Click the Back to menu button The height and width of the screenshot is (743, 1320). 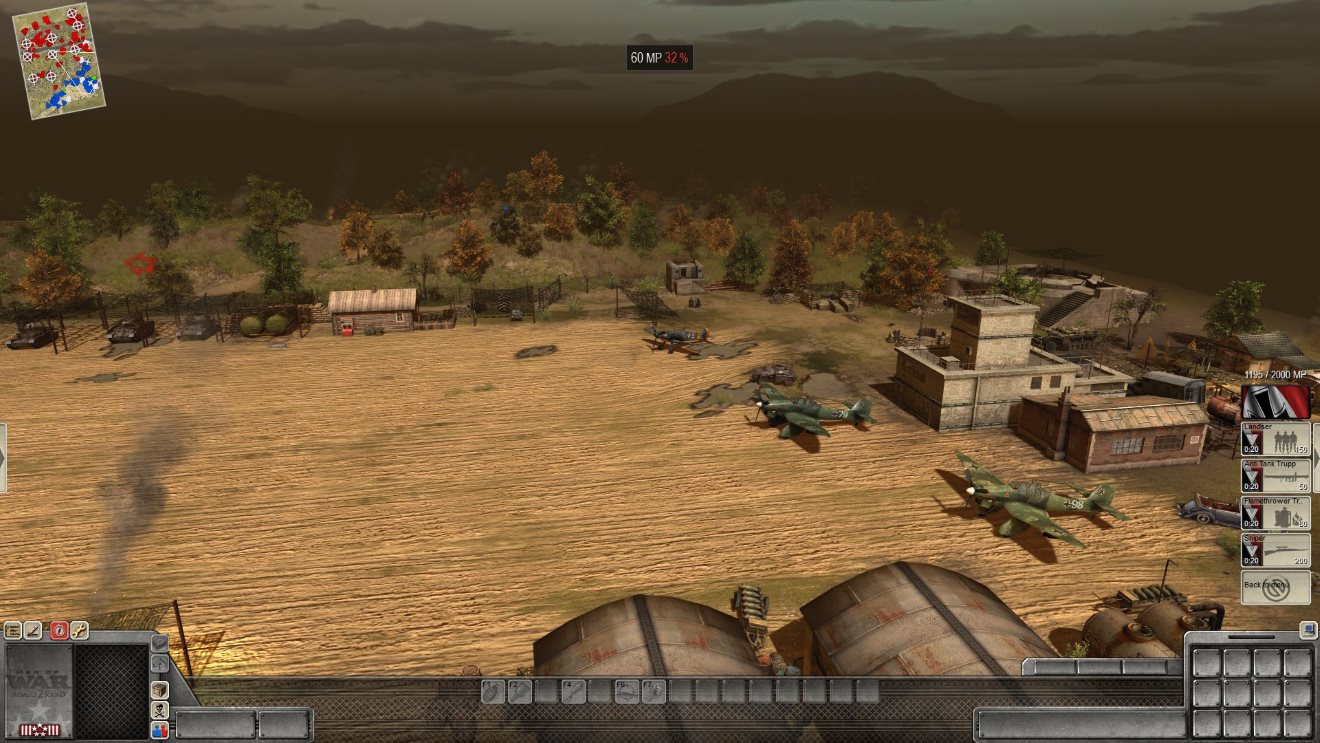click(x=1275, y=587)
